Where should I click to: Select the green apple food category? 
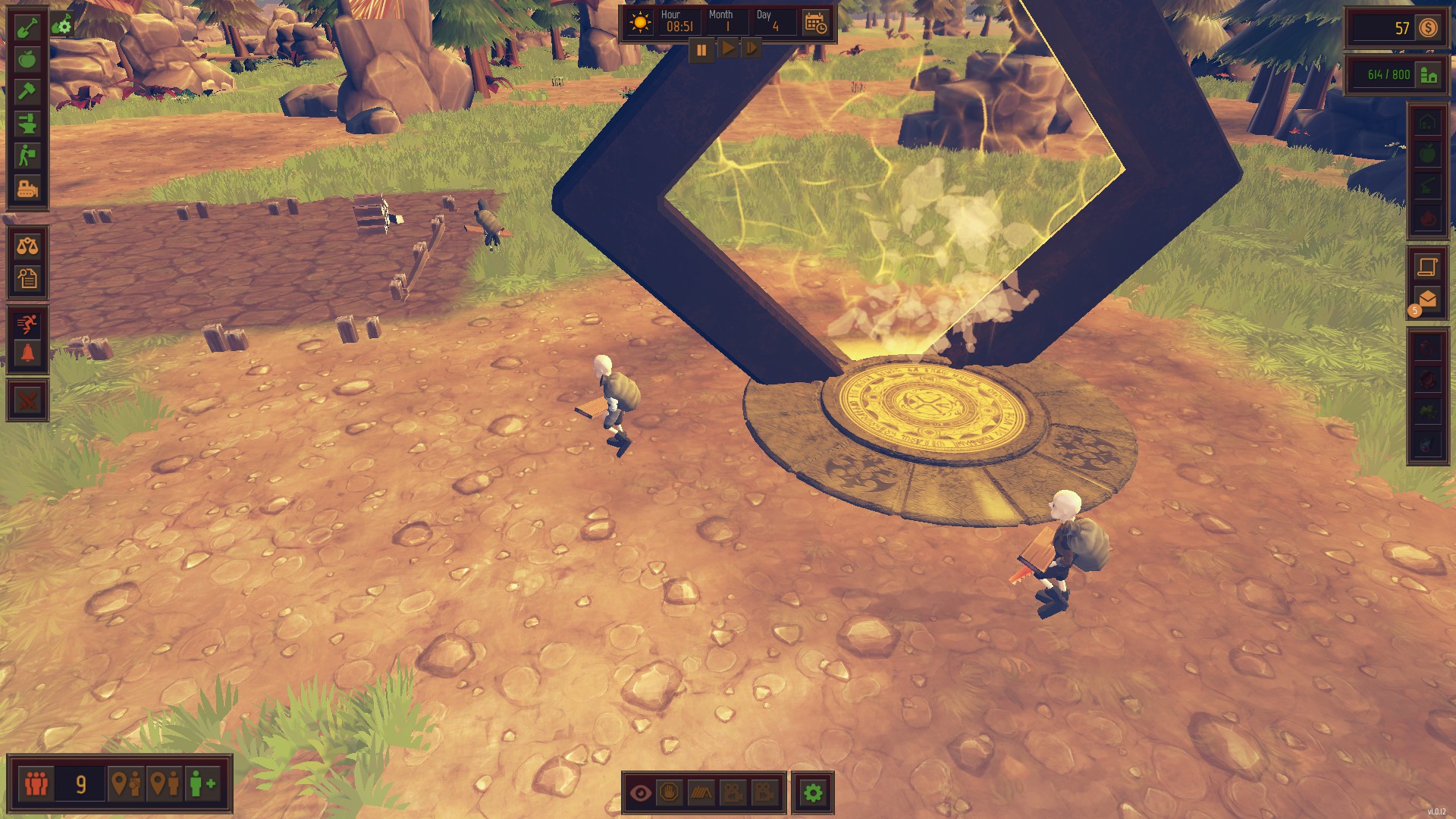27,59
